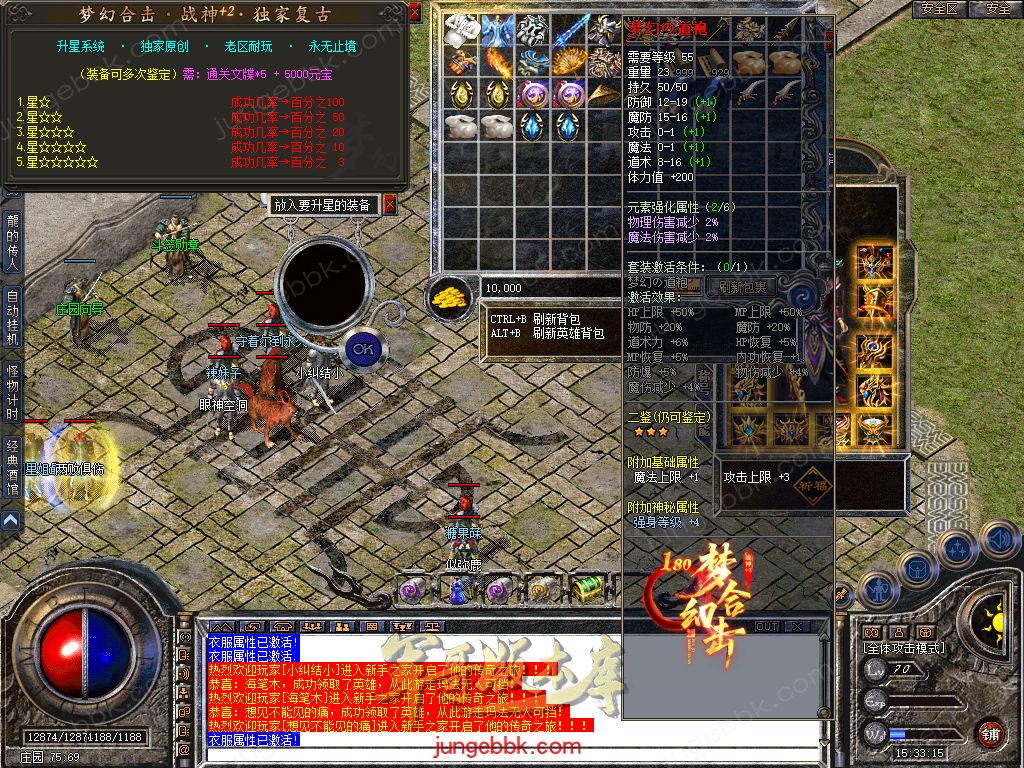The height and width of the screenshot is (768, 1024).
Task: Open the 经典酒馆 tavern side menu
Action: 12,467
